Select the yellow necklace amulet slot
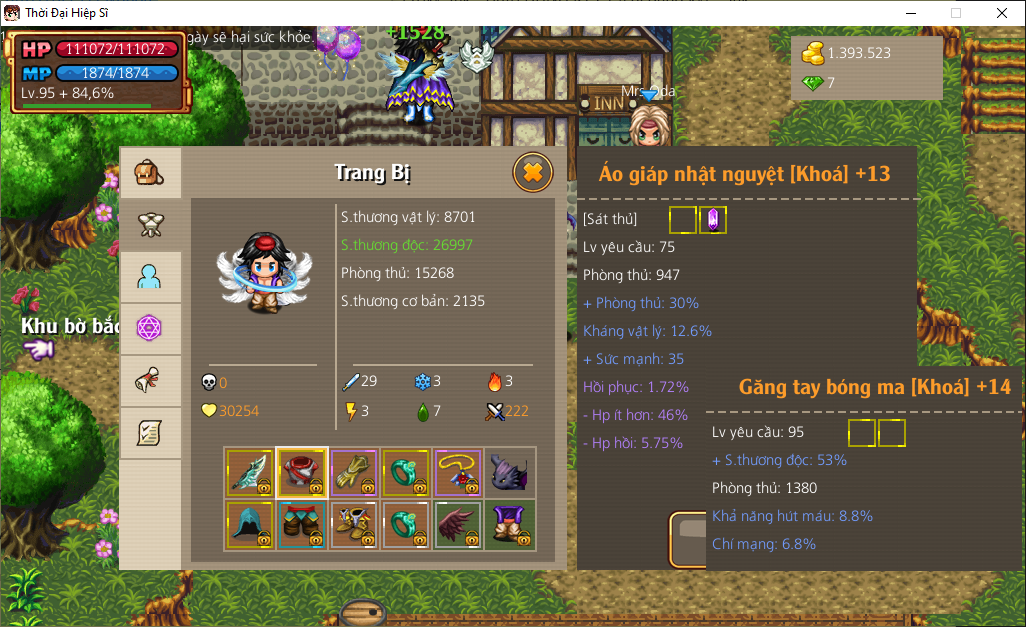The width and height of the screenshot is (1026, 627). 458,473
